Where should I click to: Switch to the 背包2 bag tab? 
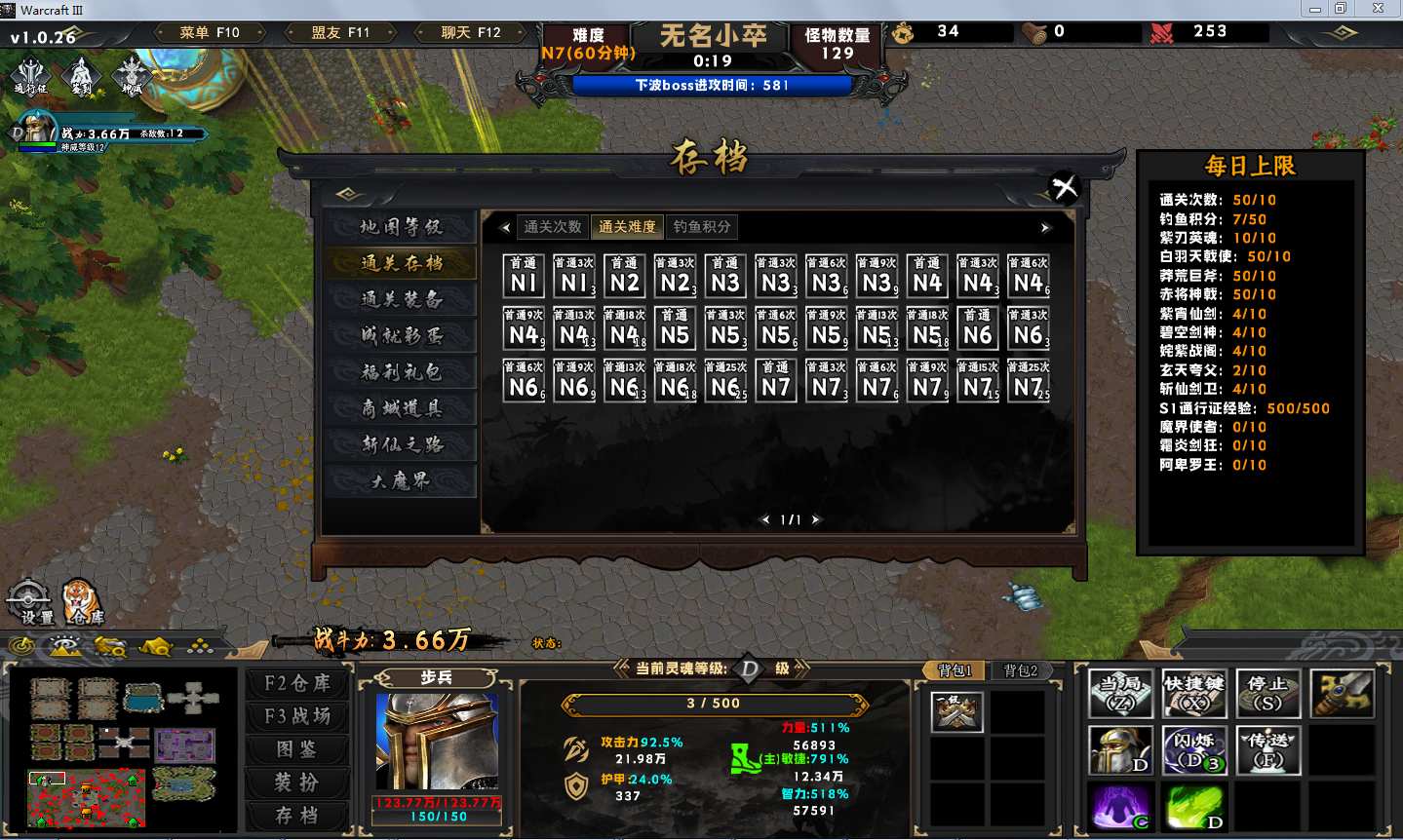coord(1021,670)
